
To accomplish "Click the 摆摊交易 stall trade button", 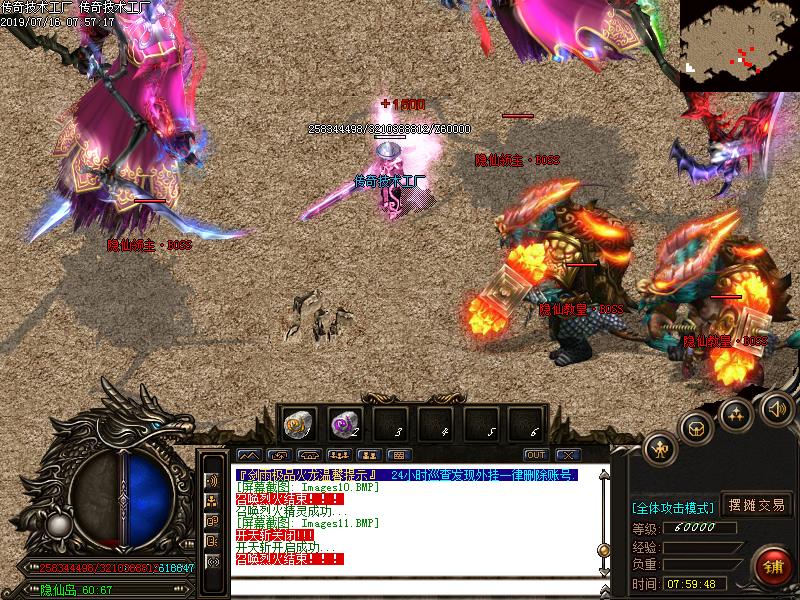I will pyautogui.click(x=755, y=506).
